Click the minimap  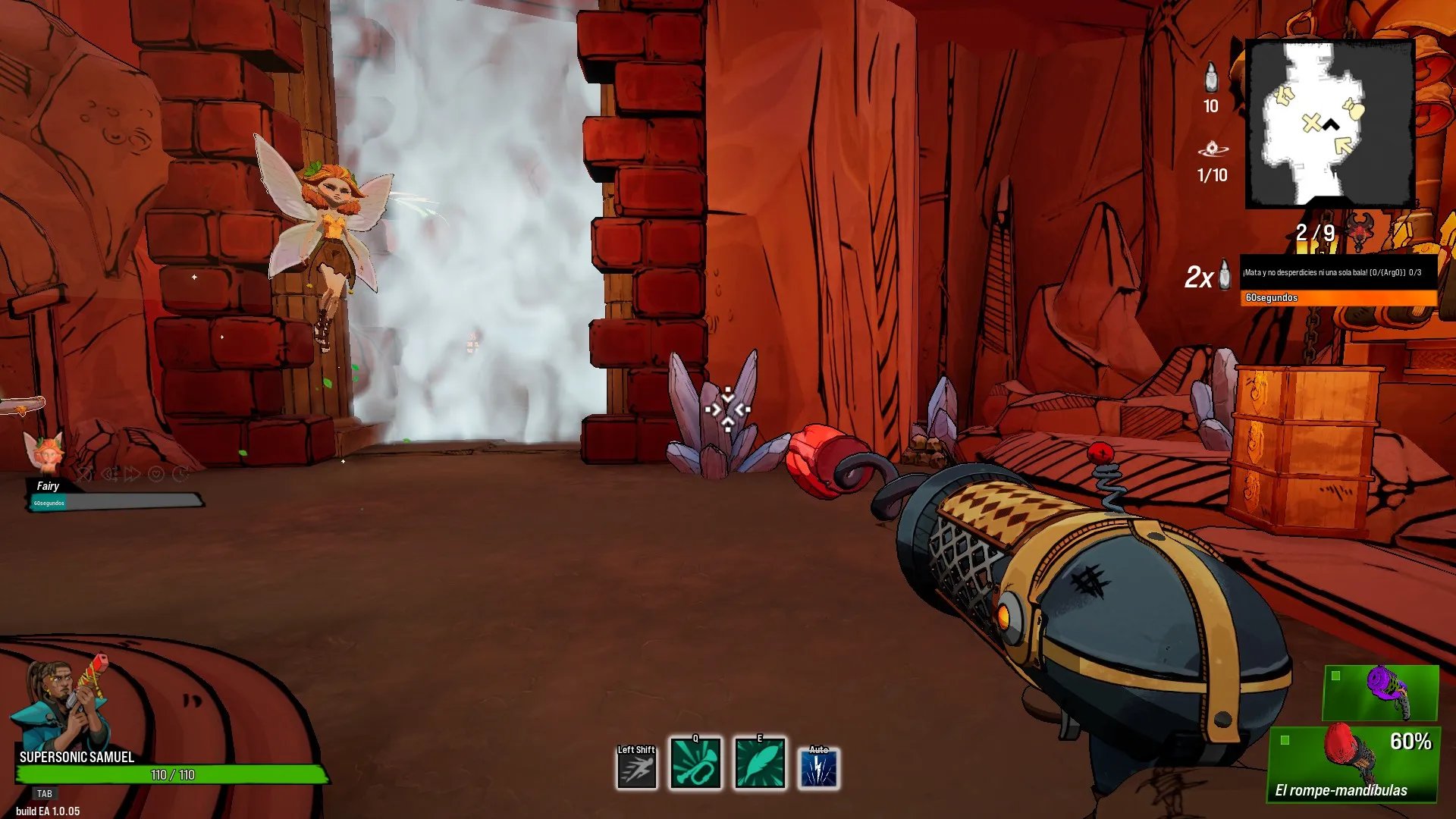tap(1330, 123)
